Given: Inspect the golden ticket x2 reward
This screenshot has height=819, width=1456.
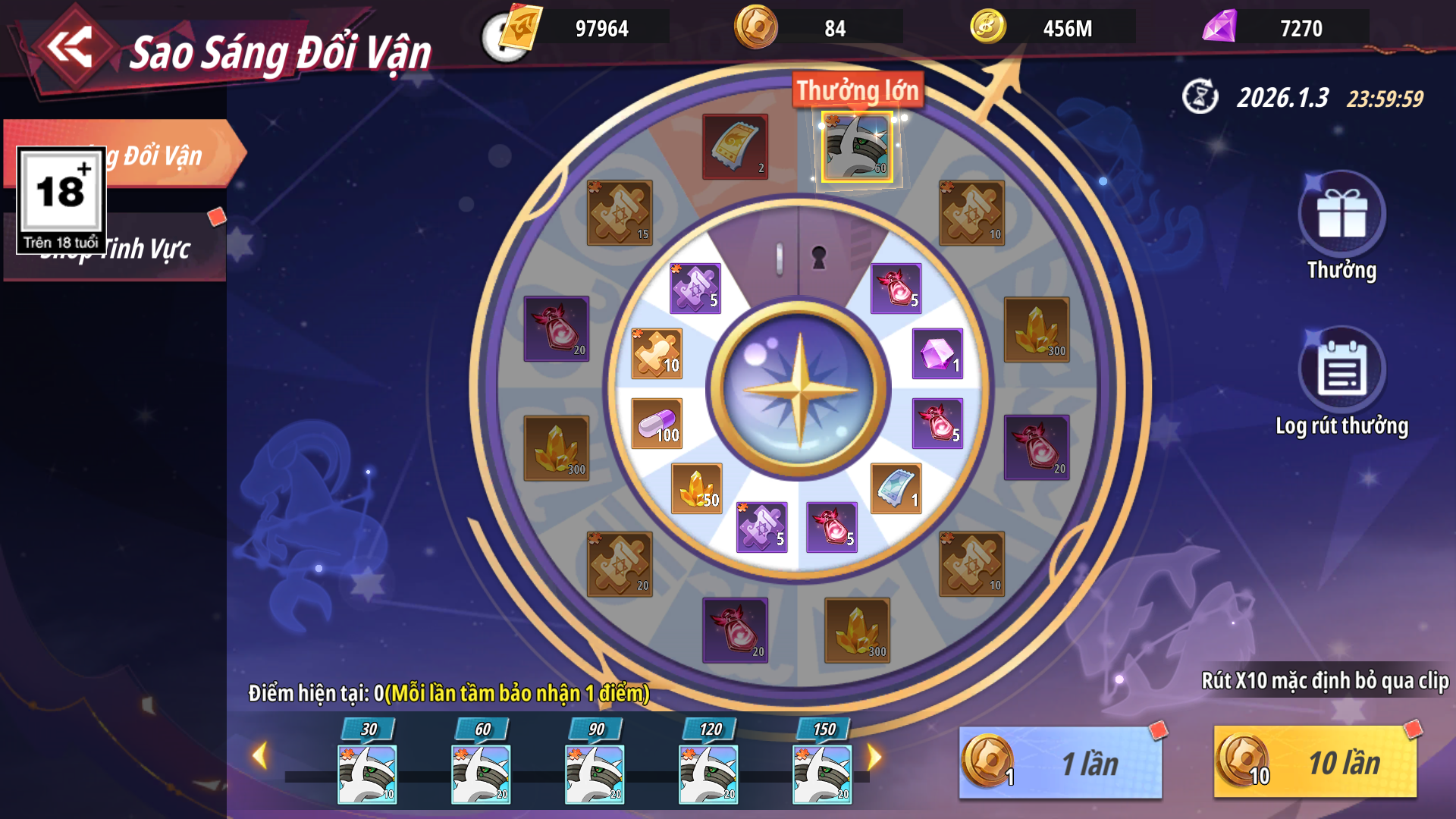Looking at the screenshot, I should pyautogui.click(x=735, y=146).
